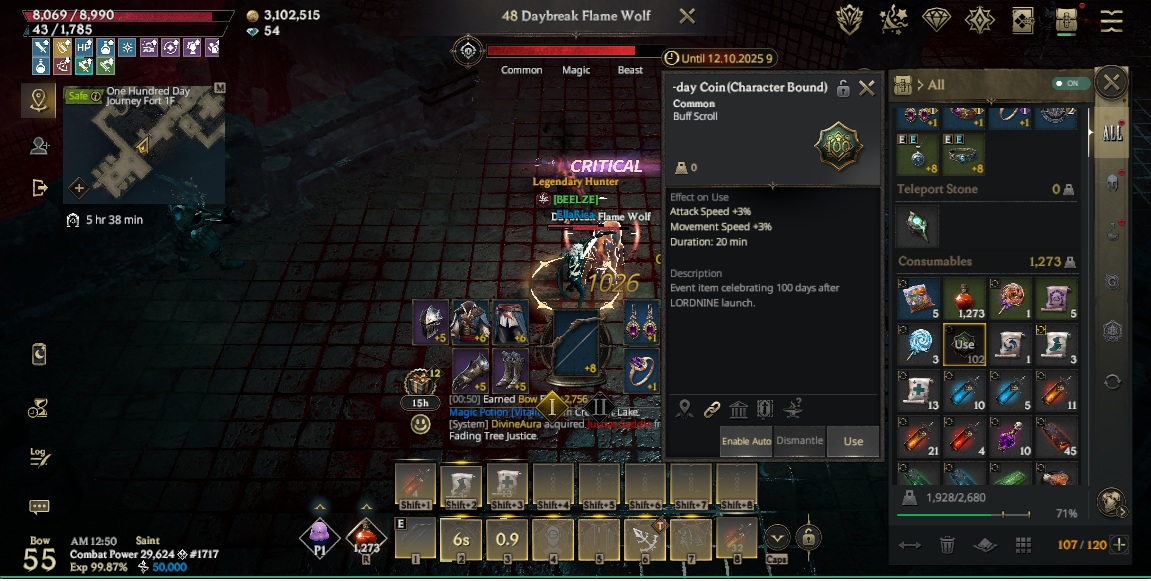Click the map location pin icon
1151x581 pixels.
[39, 100]
